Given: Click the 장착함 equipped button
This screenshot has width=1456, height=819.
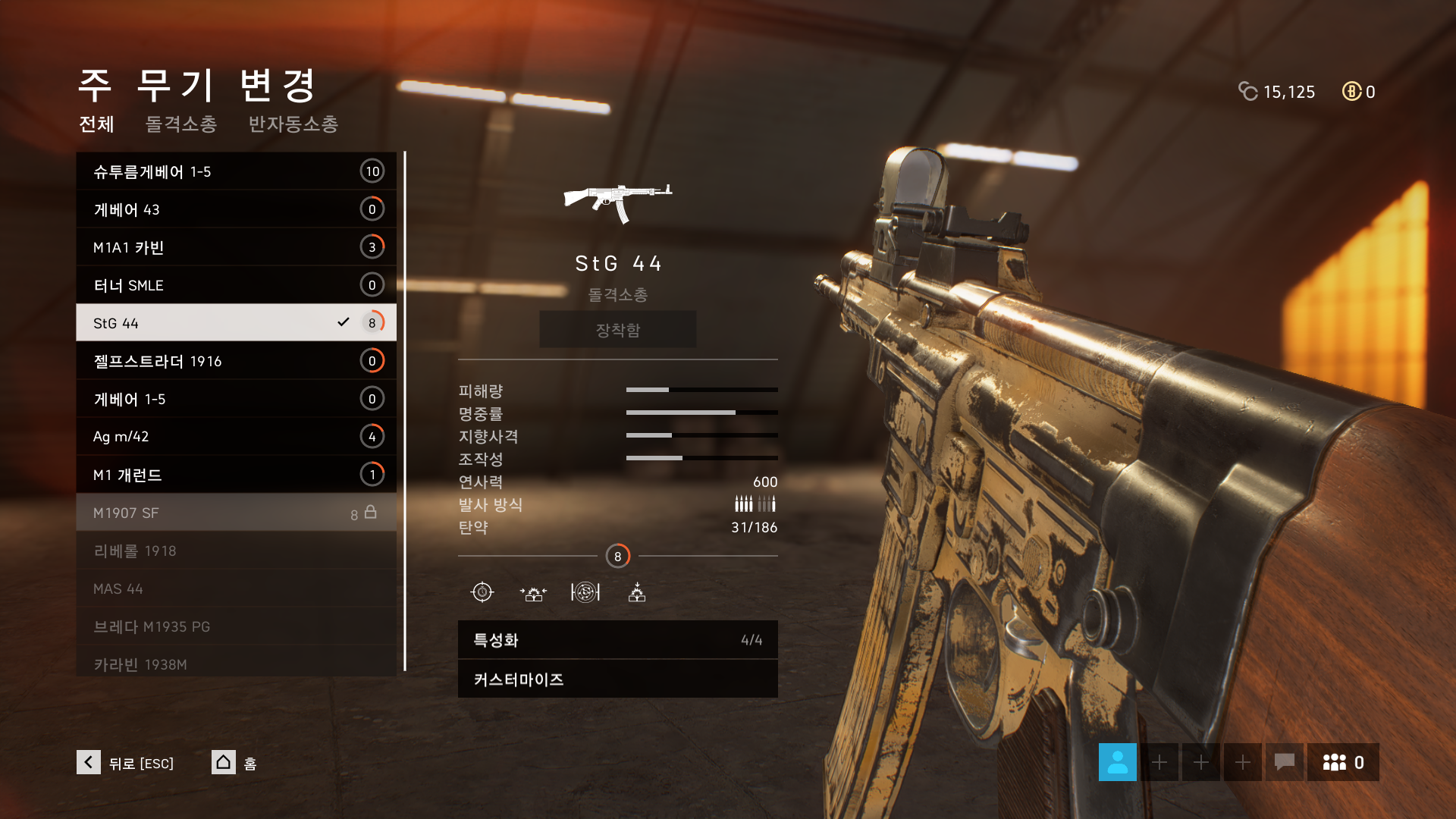Looking at the screenshot, I should [x=617, y=330].
